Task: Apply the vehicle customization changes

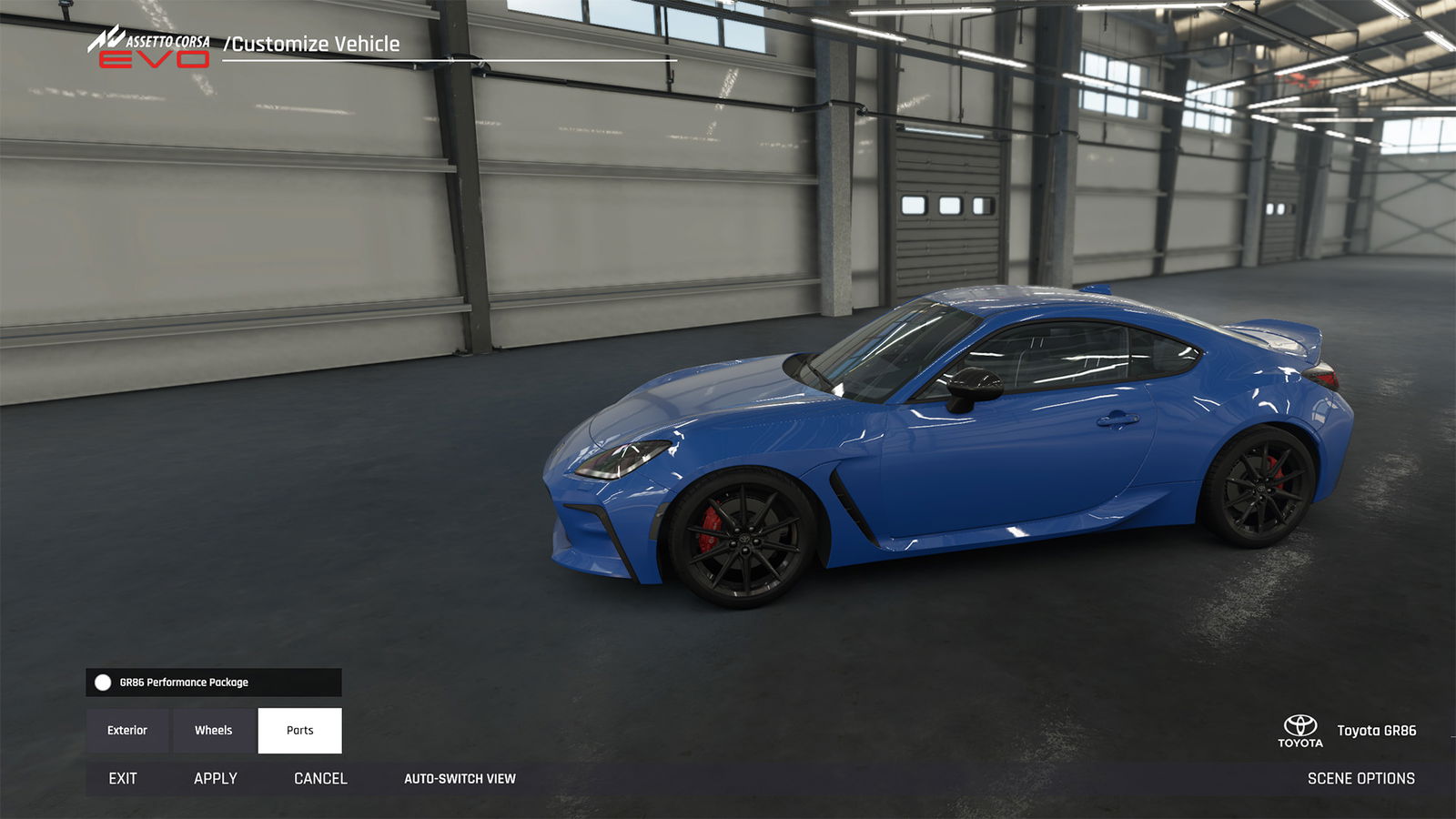Action: pos(216,779)
